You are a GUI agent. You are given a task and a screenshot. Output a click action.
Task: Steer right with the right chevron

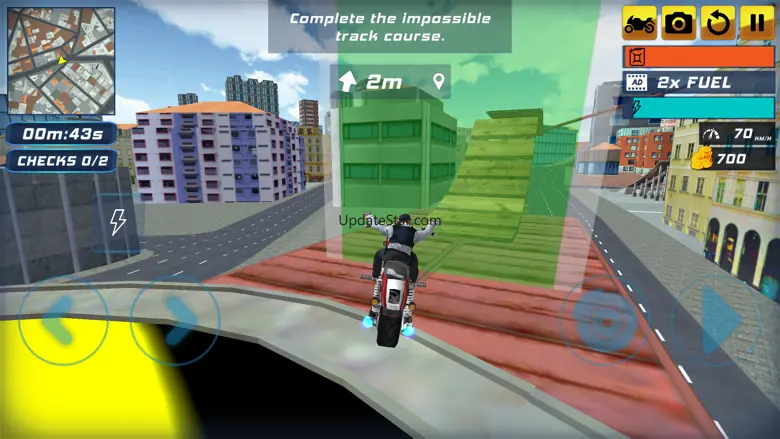176,322
